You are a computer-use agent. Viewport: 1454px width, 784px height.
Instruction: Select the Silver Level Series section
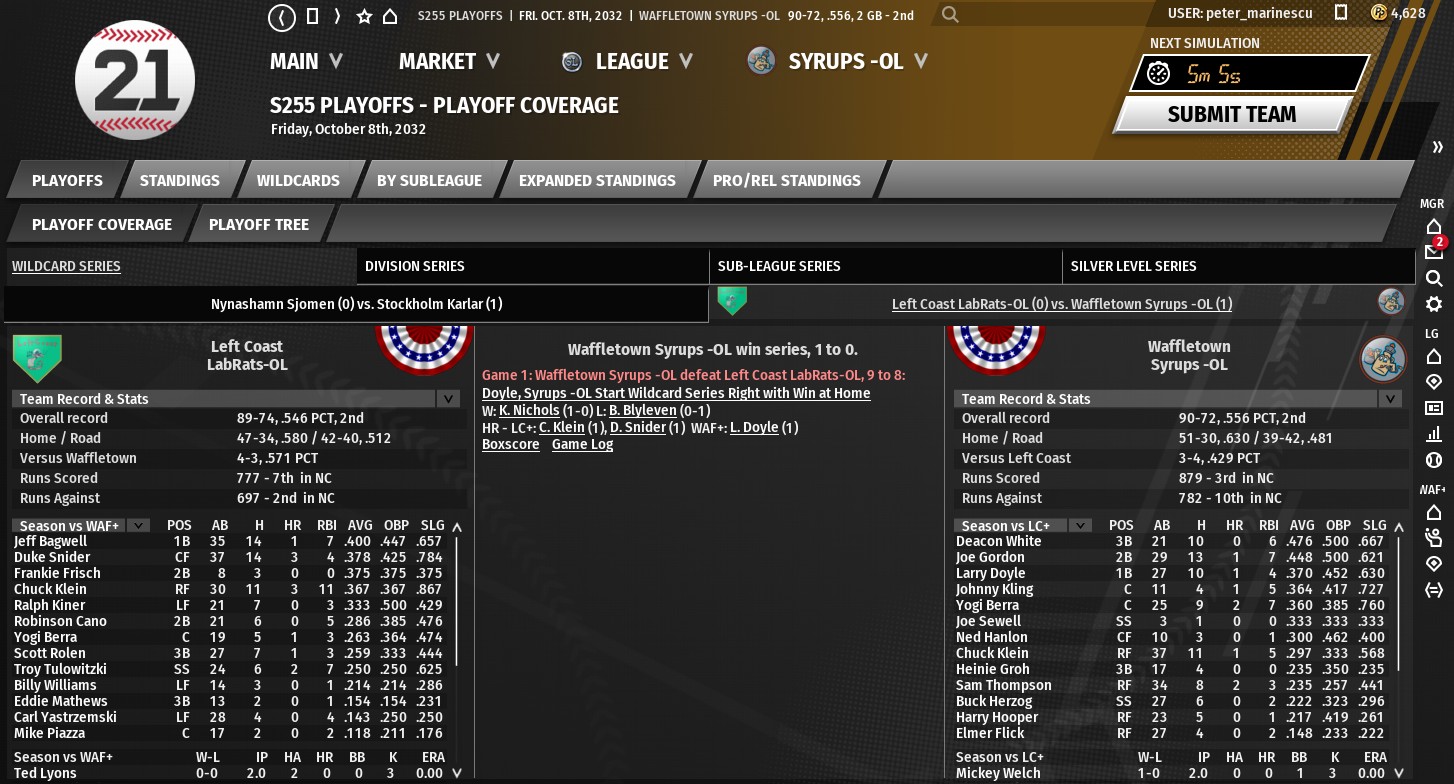pyautogui.click(x=1133, y=266)
